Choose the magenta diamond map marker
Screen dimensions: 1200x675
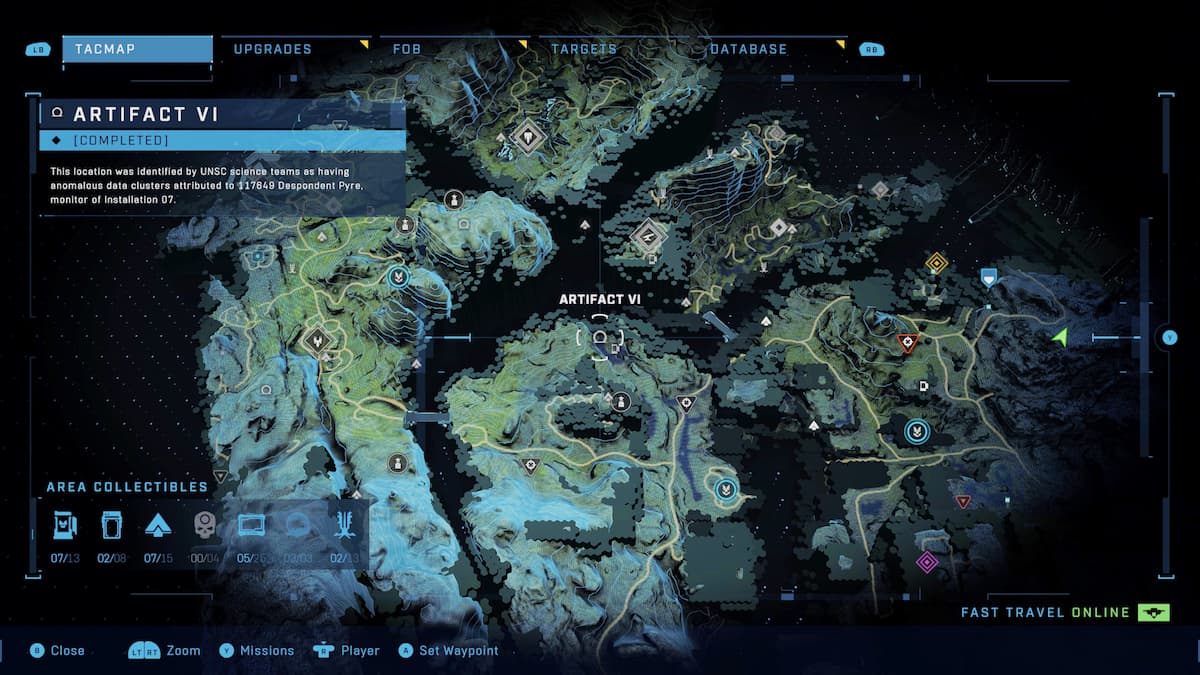pyautogui.click(x=927, y=562)
